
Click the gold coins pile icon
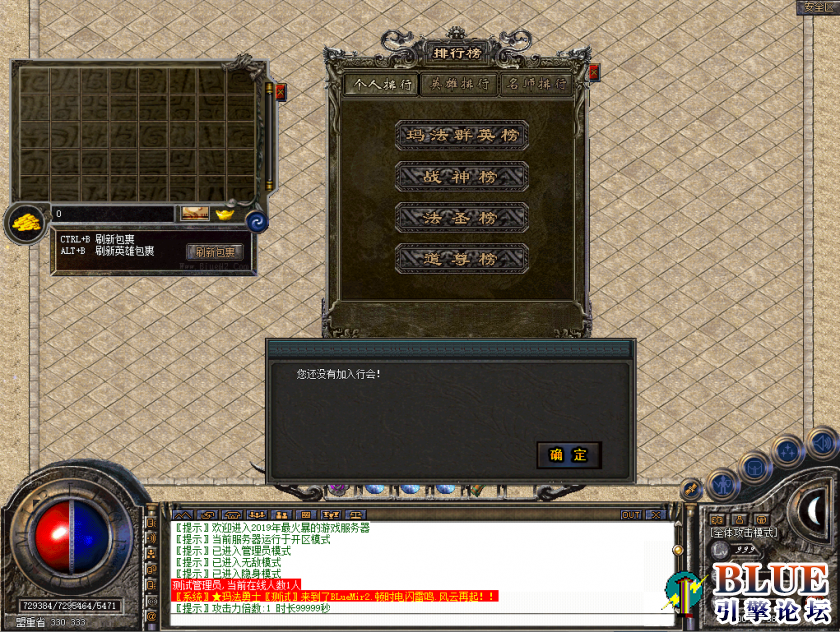(x=25, y=222)
